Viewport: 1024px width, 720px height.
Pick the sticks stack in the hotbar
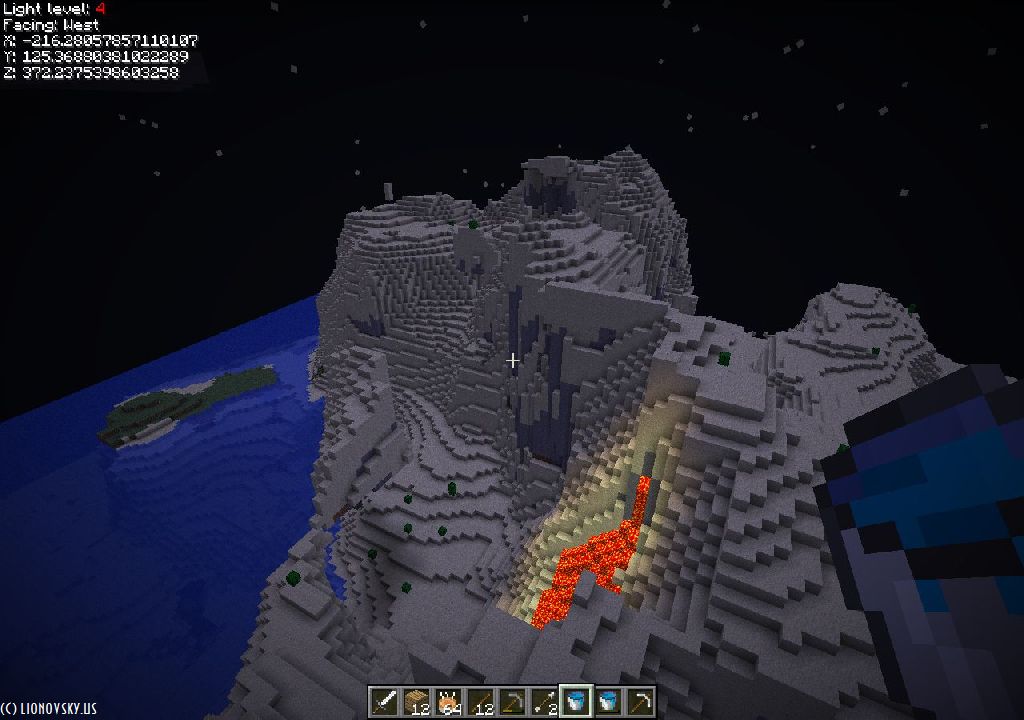click(480, 701)
